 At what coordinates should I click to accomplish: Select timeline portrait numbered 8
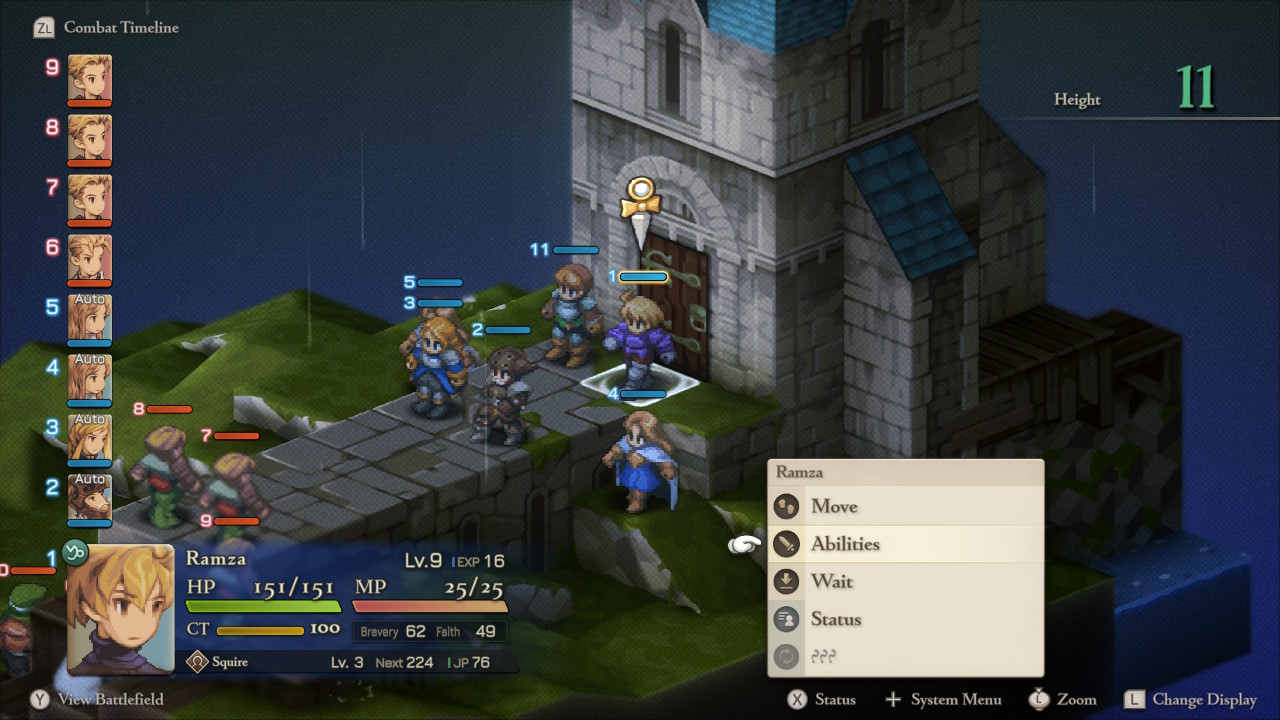(90, 138)
